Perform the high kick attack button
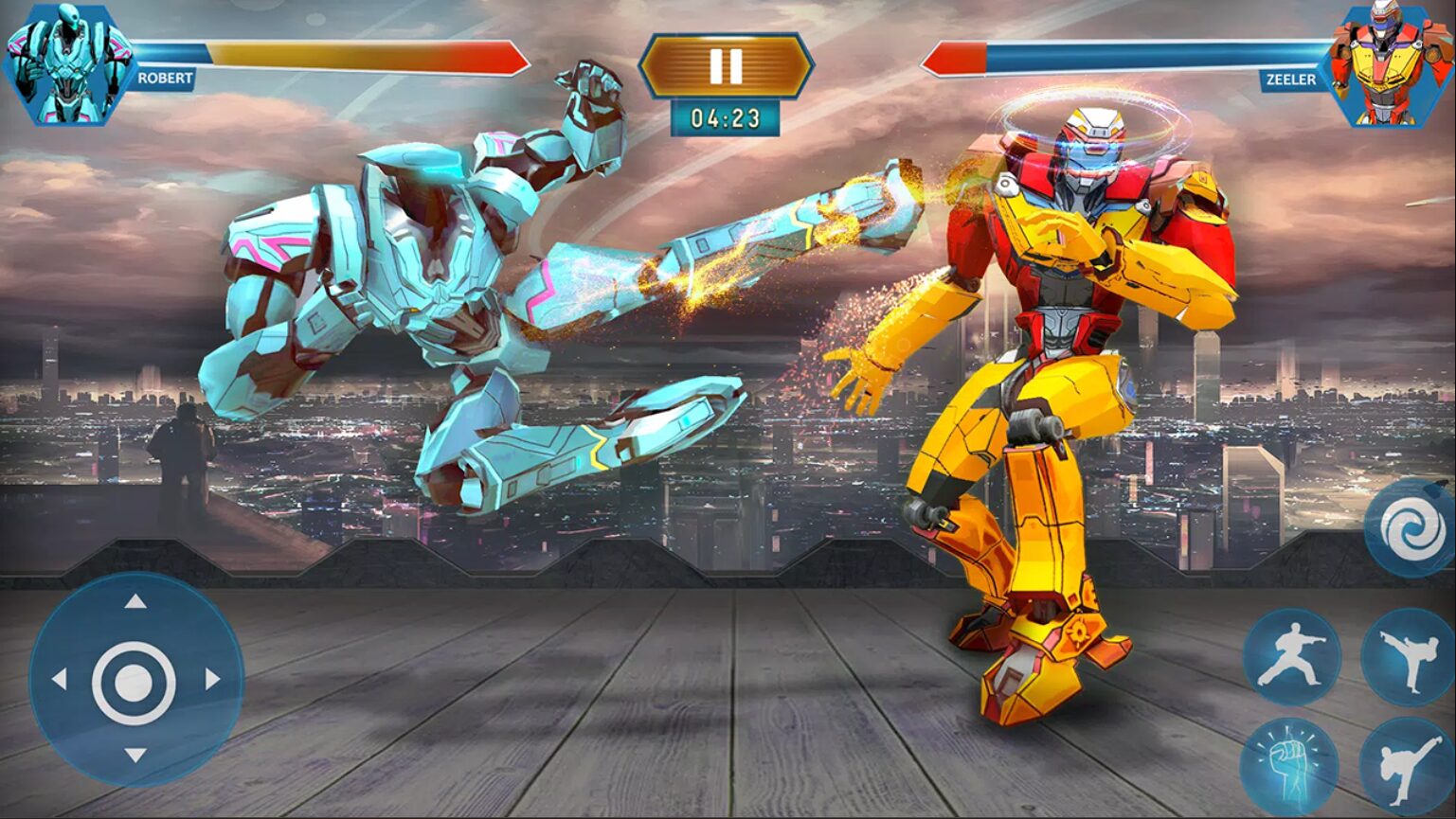 (1408, 657)
